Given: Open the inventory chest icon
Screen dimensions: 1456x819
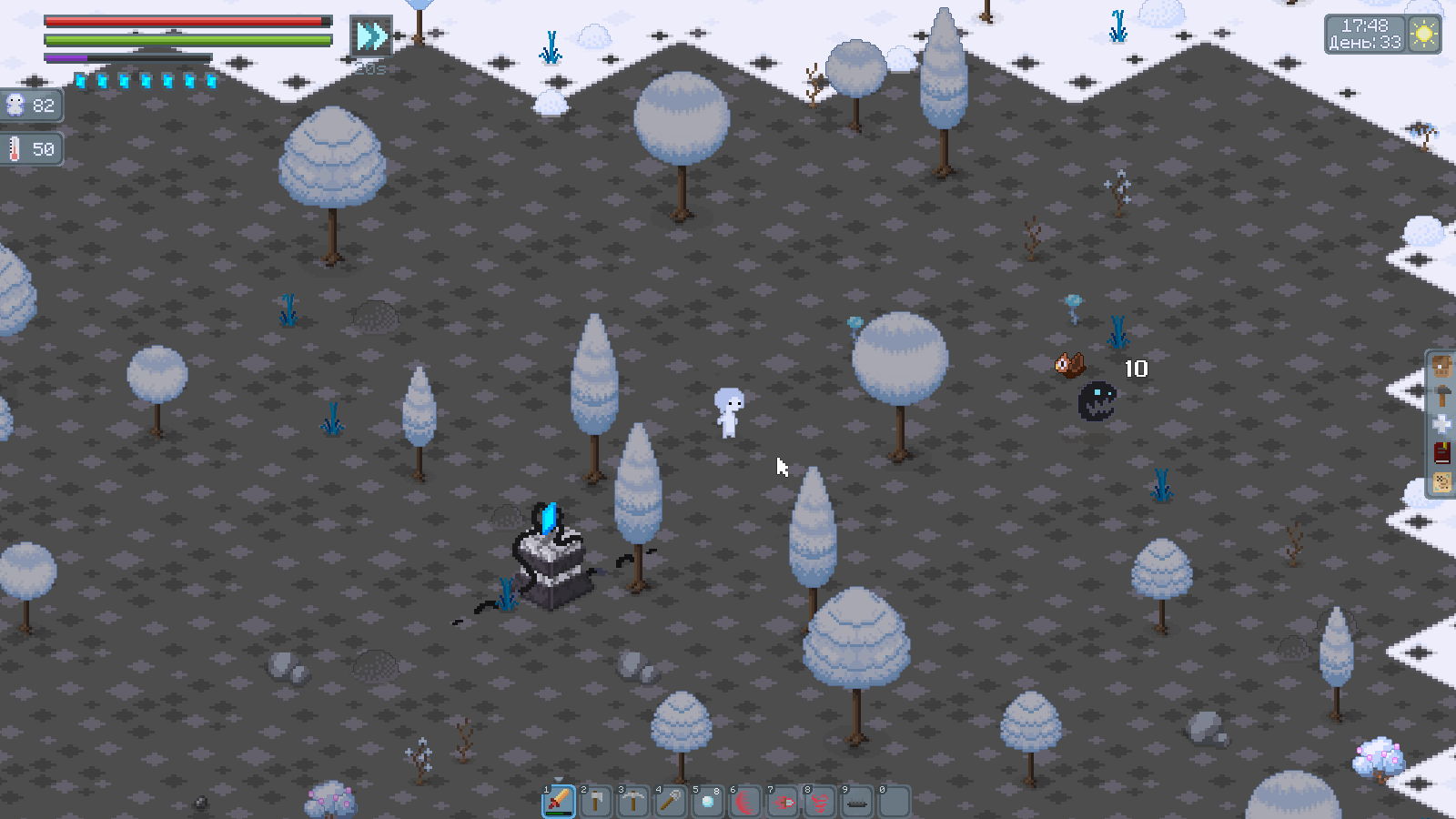Looking at the screenshot, I should point(1442,368).
